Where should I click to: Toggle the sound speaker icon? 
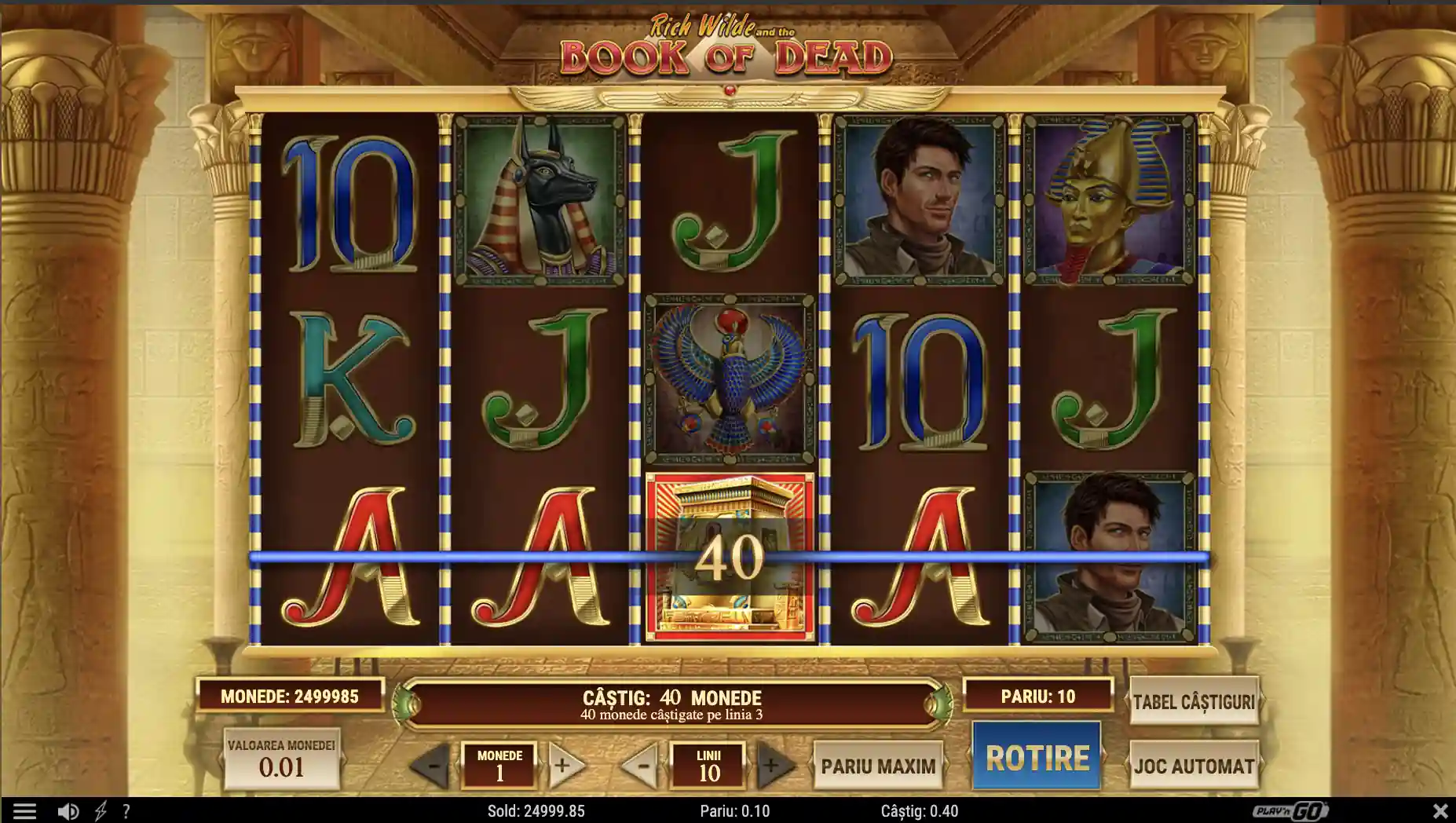tap(68, 811)
